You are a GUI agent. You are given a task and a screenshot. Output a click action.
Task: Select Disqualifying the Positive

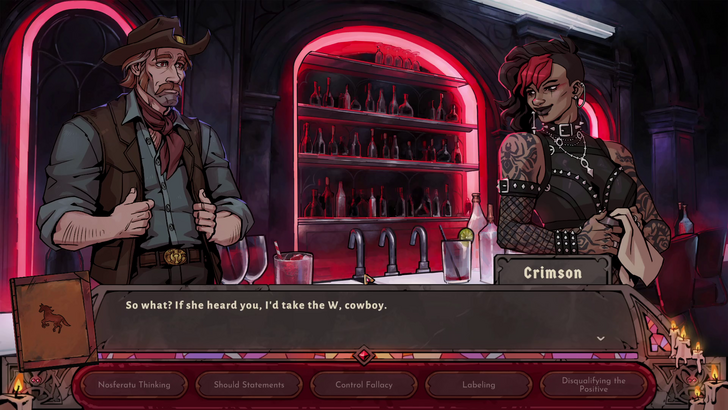(593, 384)
